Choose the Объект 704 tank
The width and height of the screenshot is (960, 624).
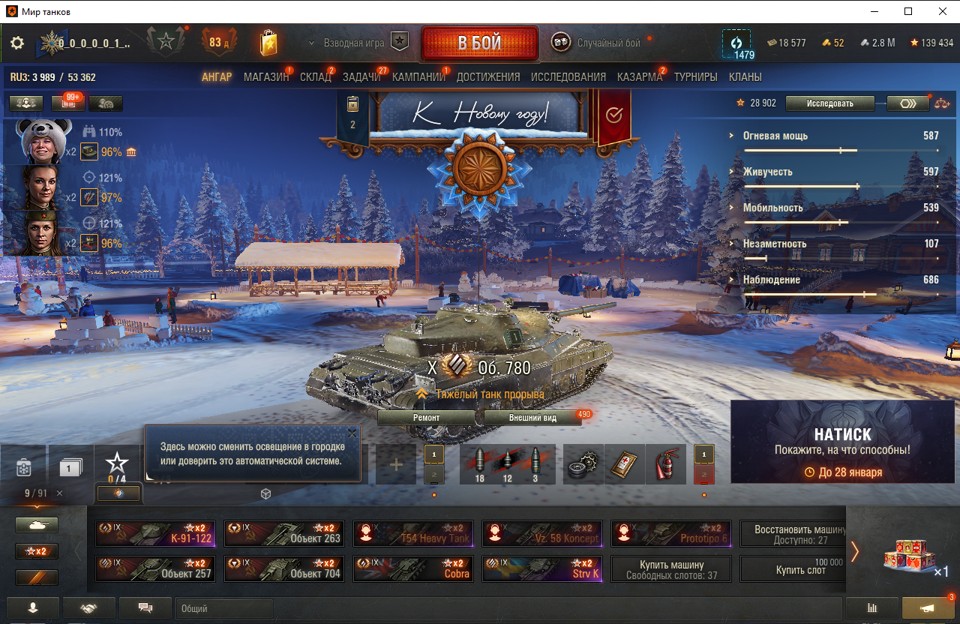(x=284, y=569)
